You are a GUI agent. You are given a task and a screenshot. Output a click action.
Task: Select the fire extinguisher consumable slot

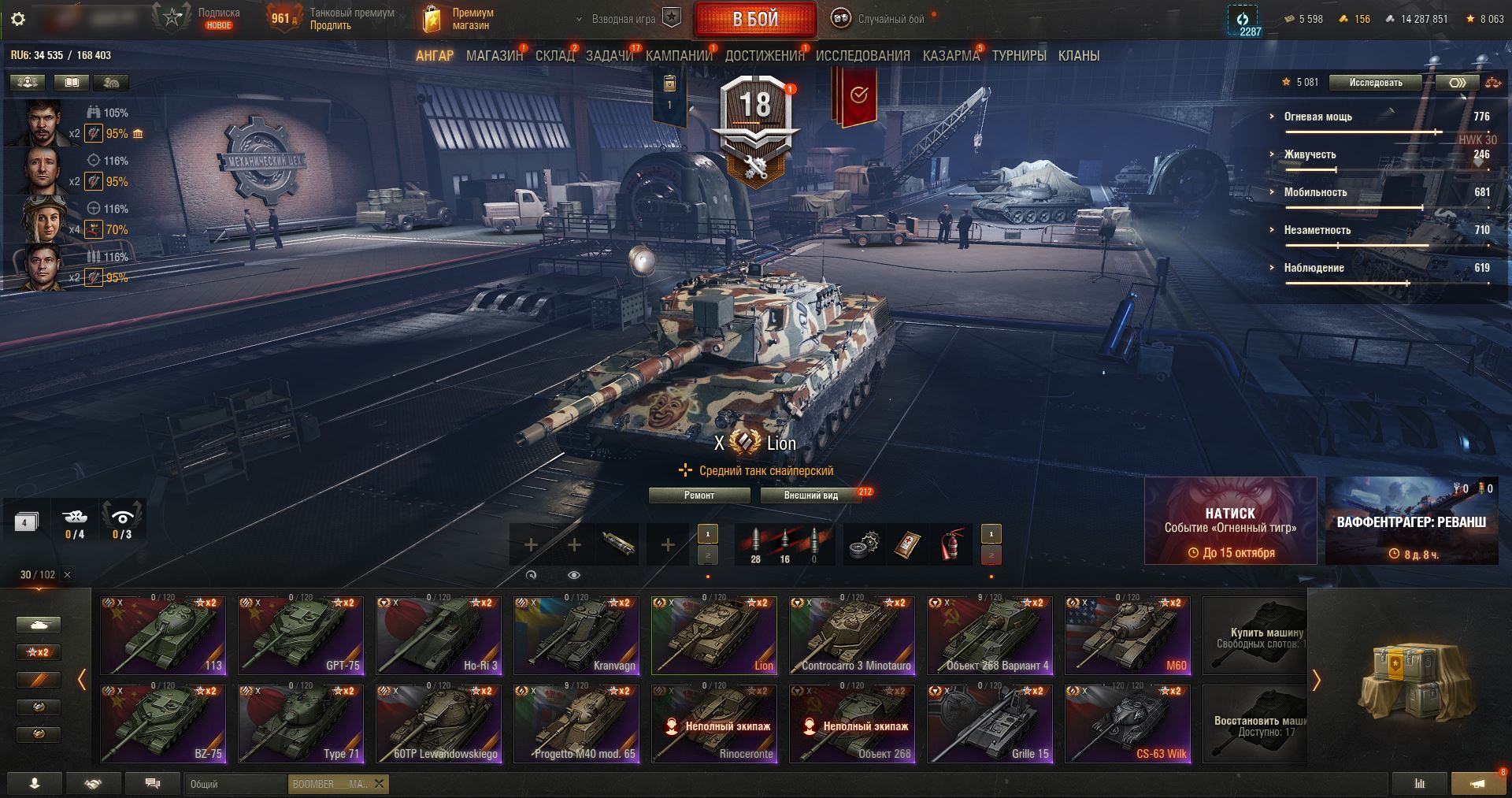952,544
